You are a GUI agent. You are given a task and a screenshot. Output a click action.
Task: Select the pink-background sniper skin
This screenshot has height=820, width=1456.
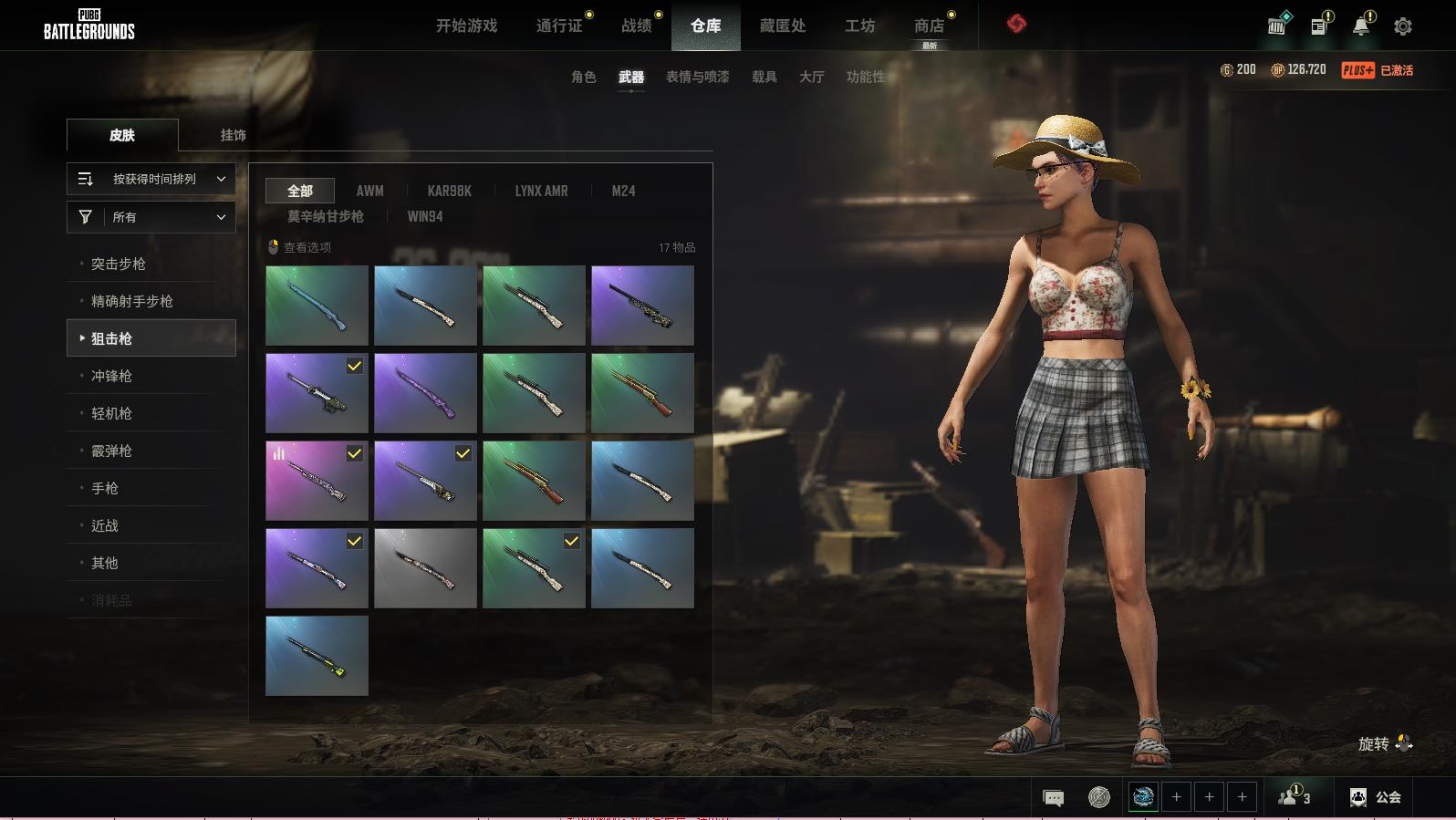click(x=317, y=481)
